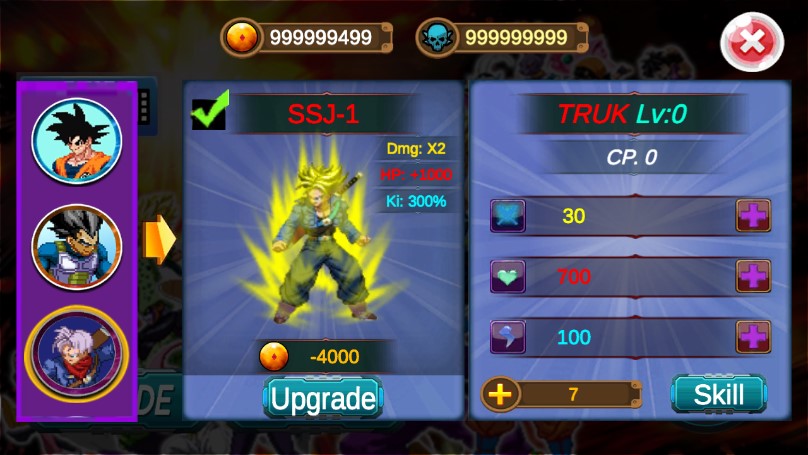This screenshot has height=455, width=808.
Task: Open the Skill menu
Action: point(718,394)
